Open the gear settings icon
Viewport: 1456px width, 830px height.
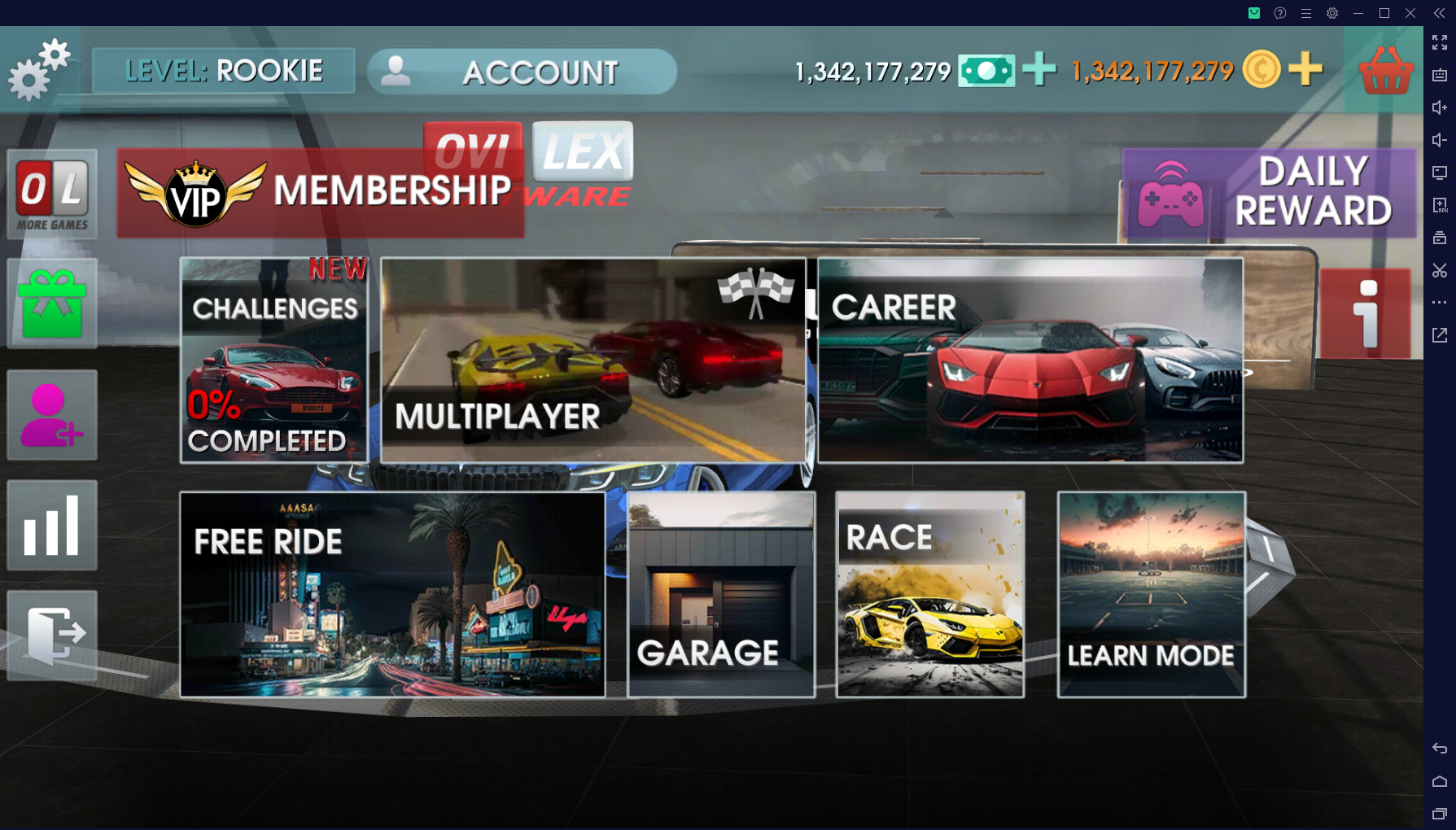click(x=38, y=70)
